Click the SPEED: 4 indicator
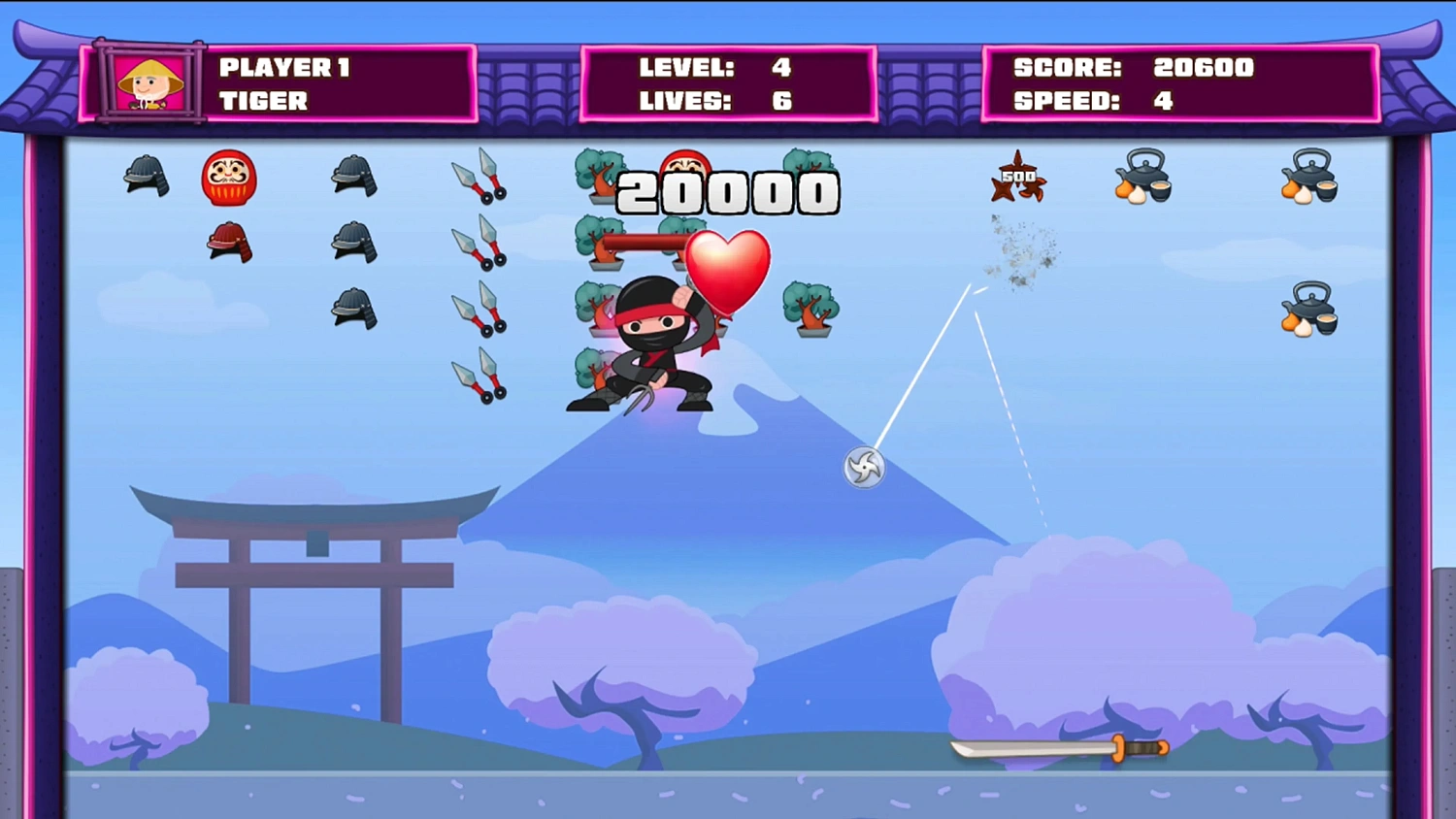This screenshot has width=1456, height=819. coord(1091,100)
